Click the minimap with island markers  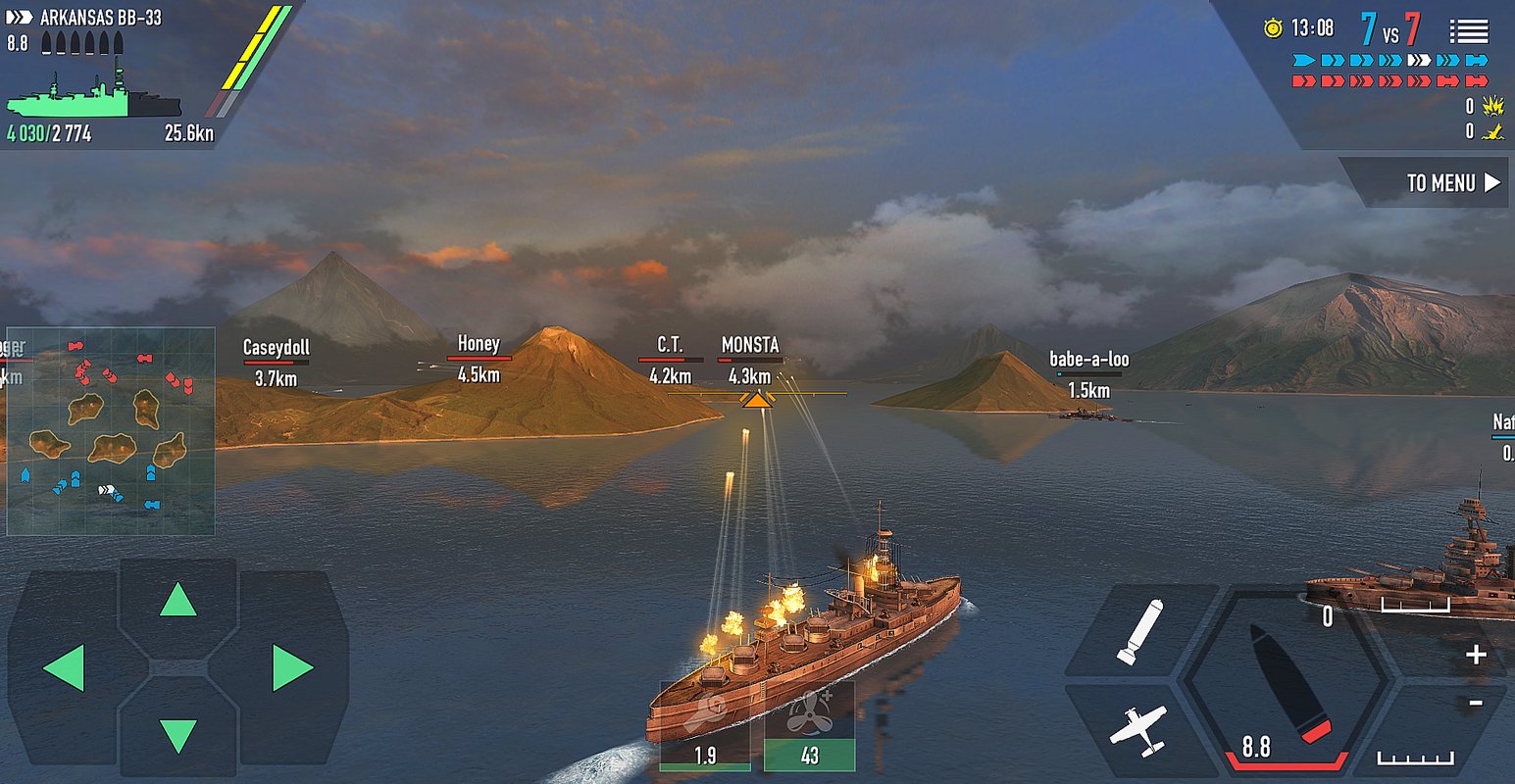111,431
